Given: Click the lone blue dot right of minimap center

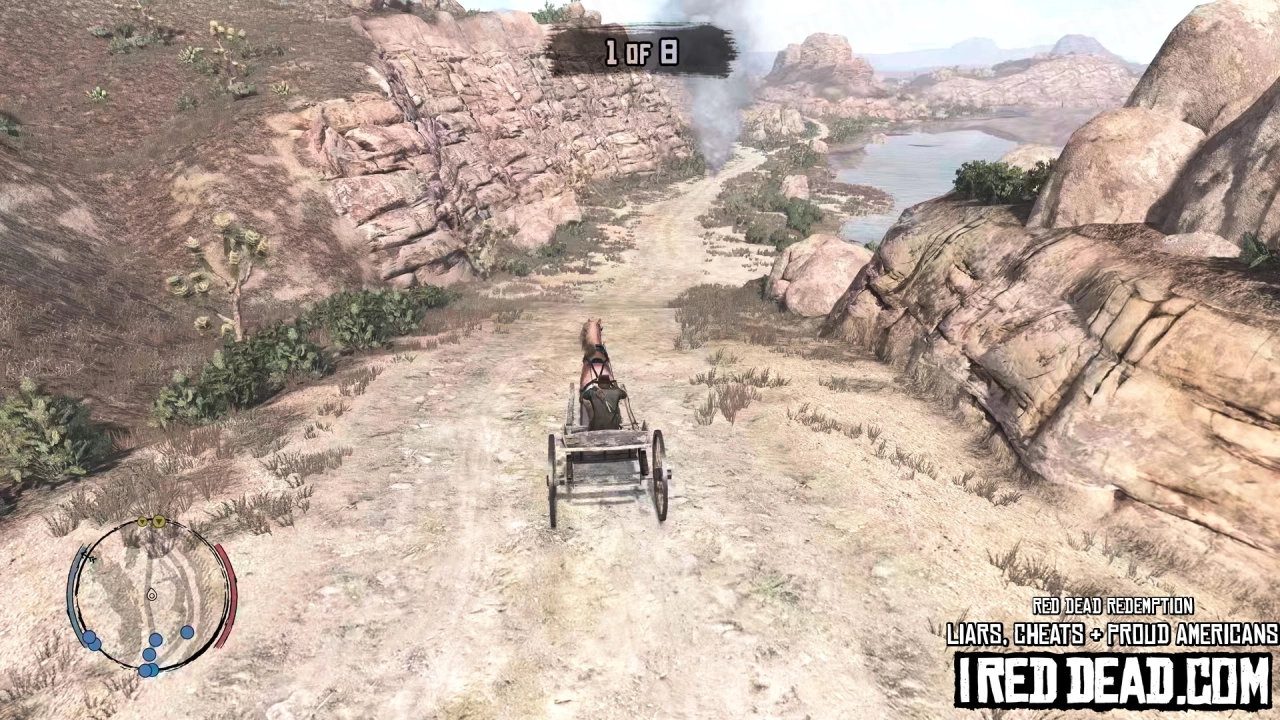Looking at the screenshot, I should click(187, 632).
